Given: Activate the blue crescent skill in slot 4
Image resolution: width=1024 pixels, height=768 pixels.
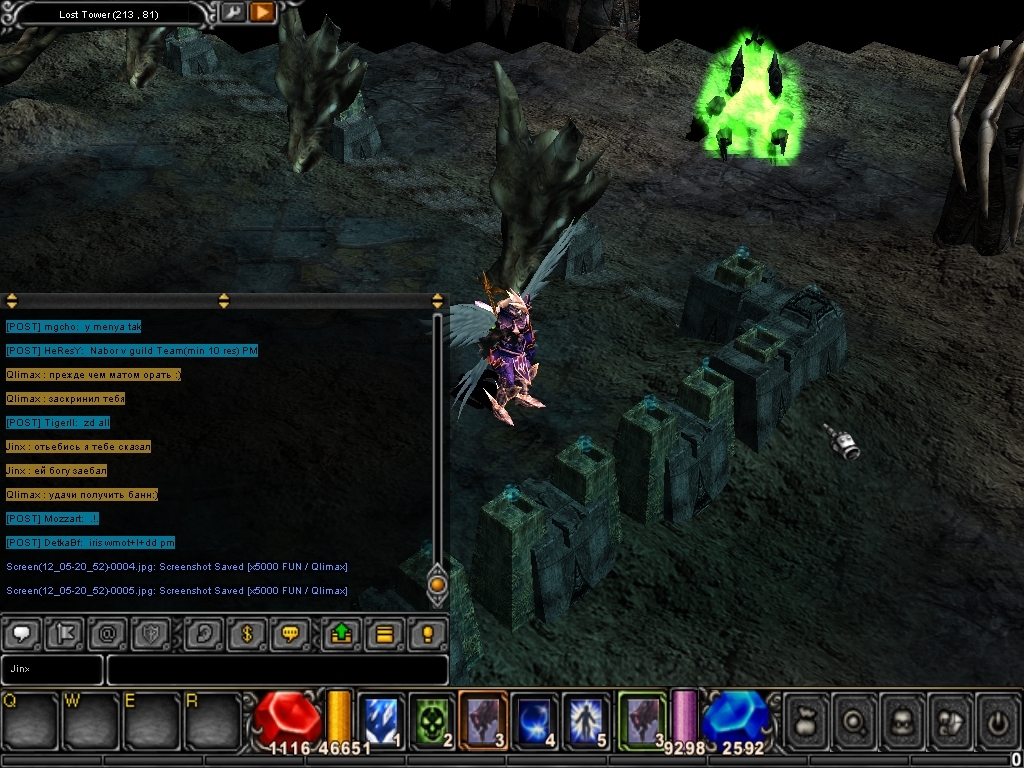Looking at the screenshot, I should [535, 719].
